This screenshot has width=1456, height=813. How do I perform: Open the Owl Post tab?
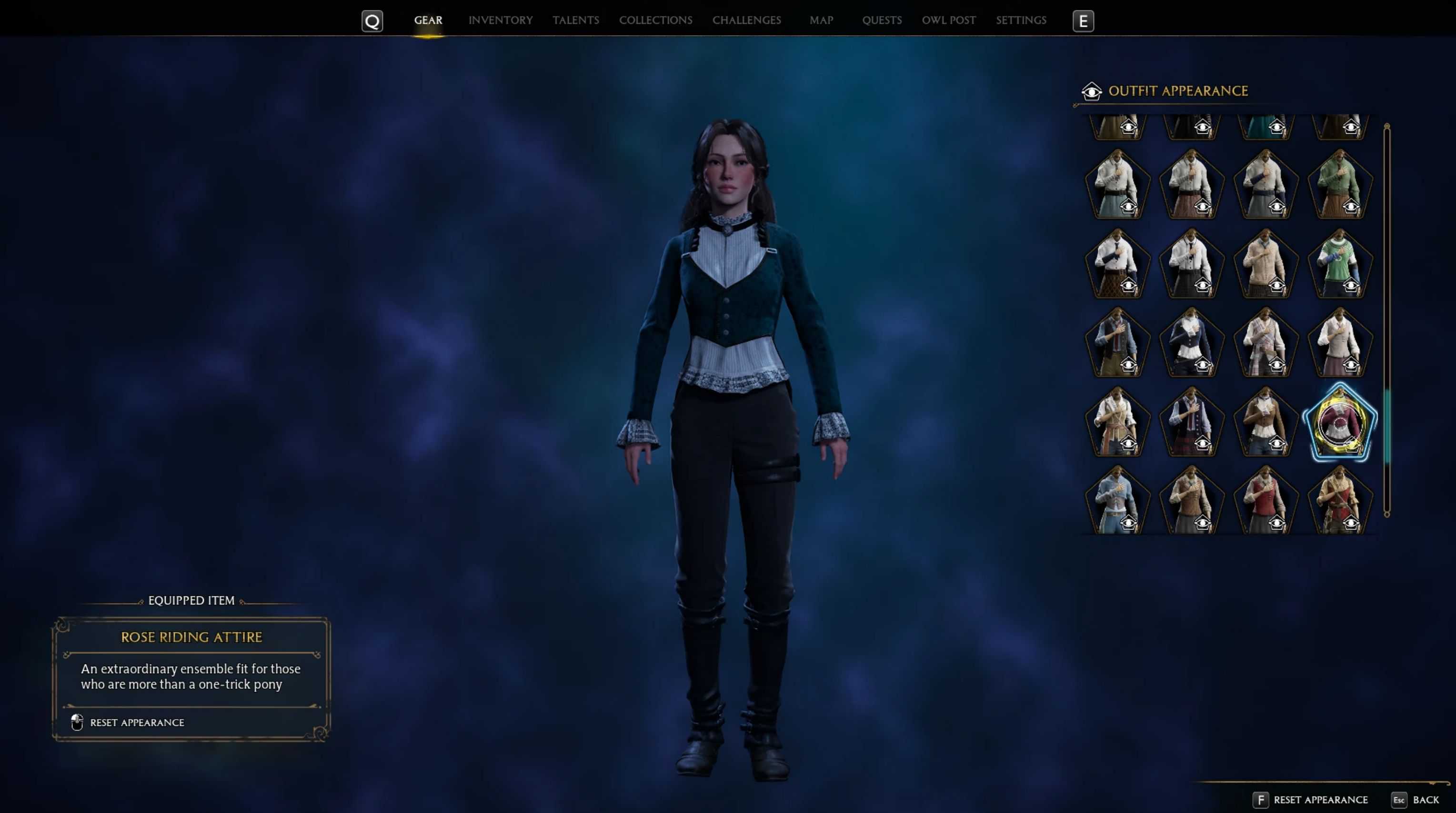click(x=948, y=20)
